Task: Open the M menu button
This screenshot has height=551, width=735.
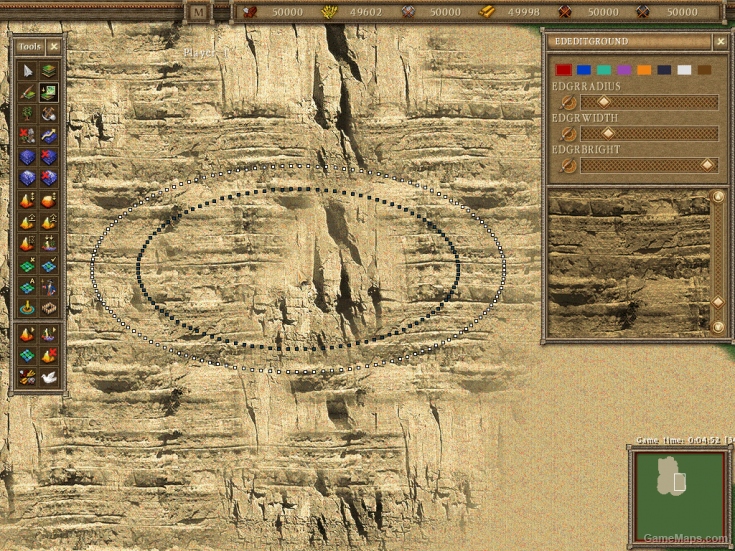Action: 198,12
